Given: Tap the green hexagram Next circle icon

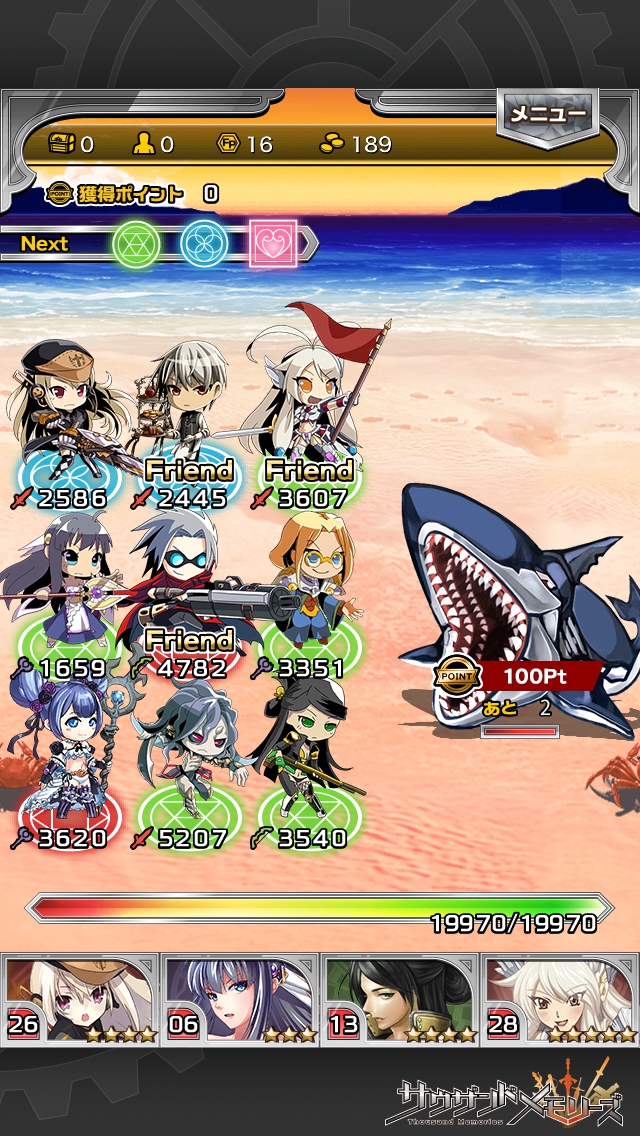Looking at the screenshot, I should tap(136, 243).
